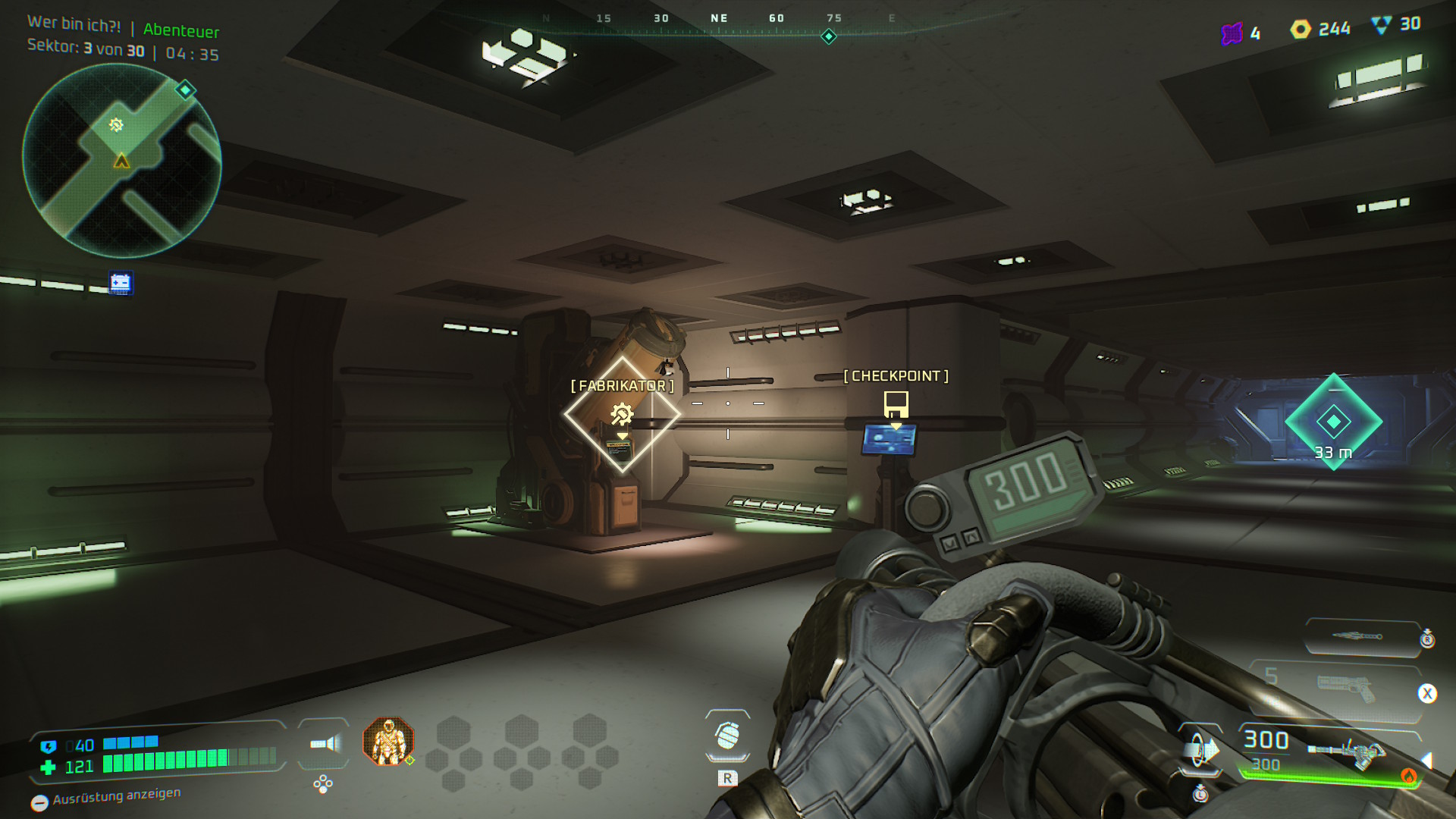Toggle the flashlight icon
Image resolution: width=1456 pixels, height=819 pixels.
click(x=325, y=744)
